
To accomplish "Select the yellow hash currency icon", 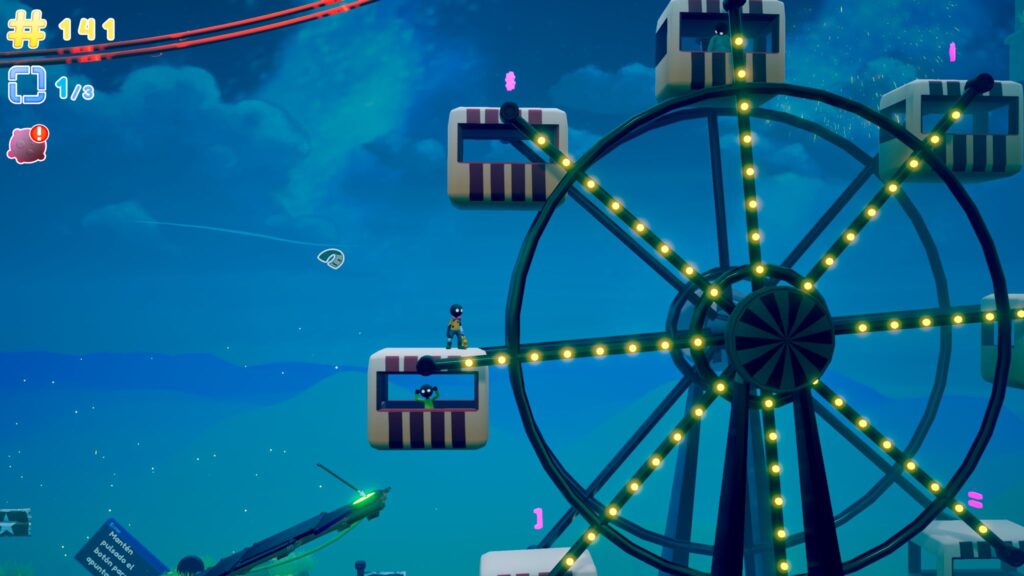I will [27, 28].
